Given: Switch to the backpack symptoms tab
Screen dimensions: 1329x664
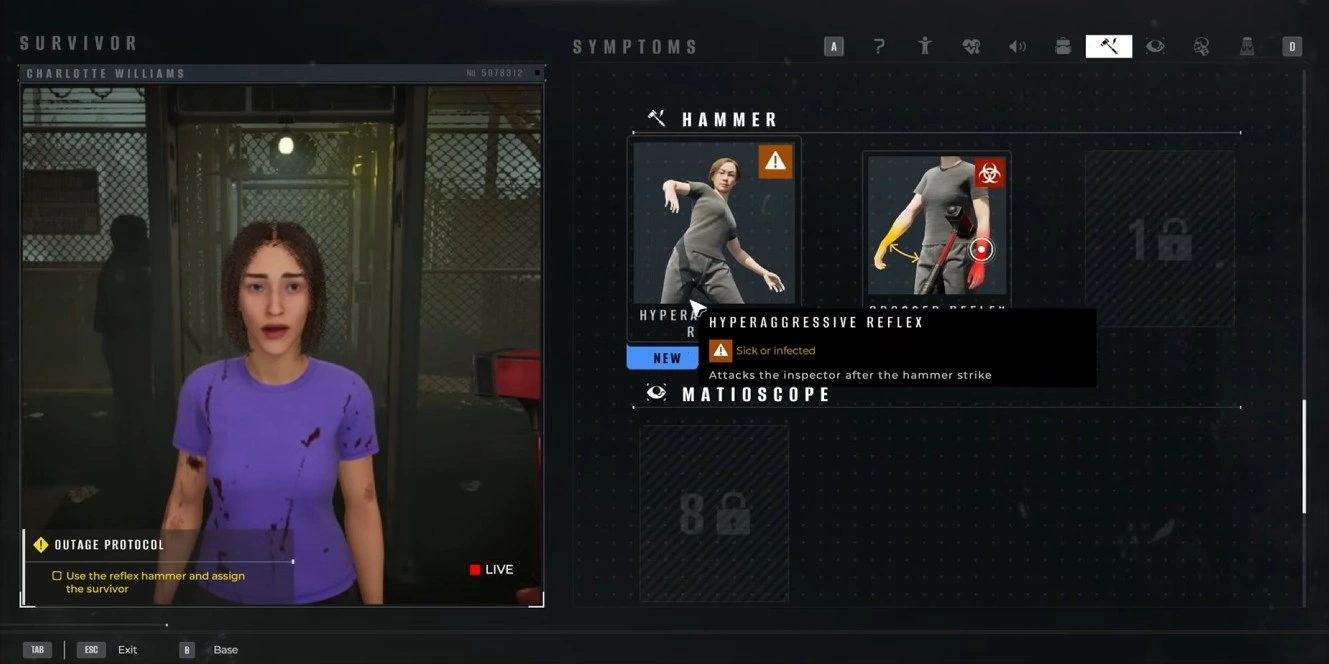Looking at the screenshot, I should click(1063, 46).
